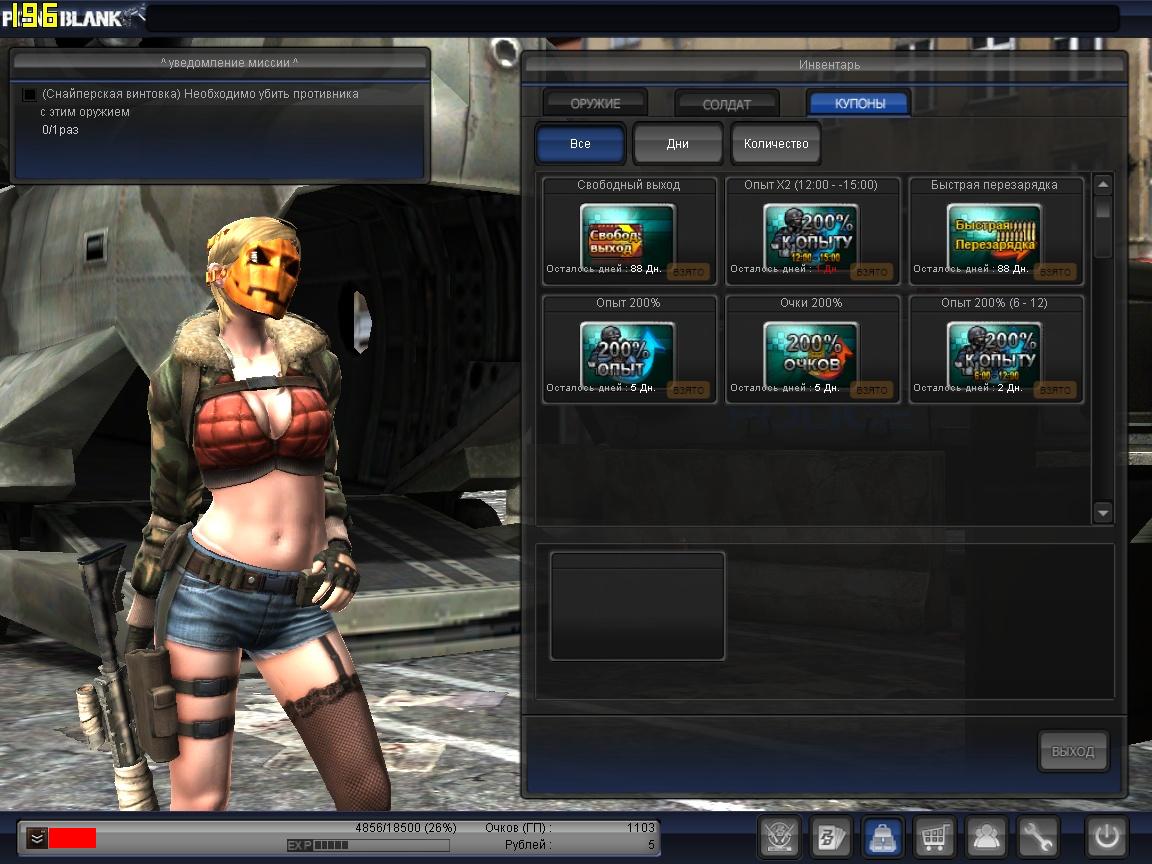Filter coupons by Дни
The width and height of the screenshot is (1152, 864).
677,143
